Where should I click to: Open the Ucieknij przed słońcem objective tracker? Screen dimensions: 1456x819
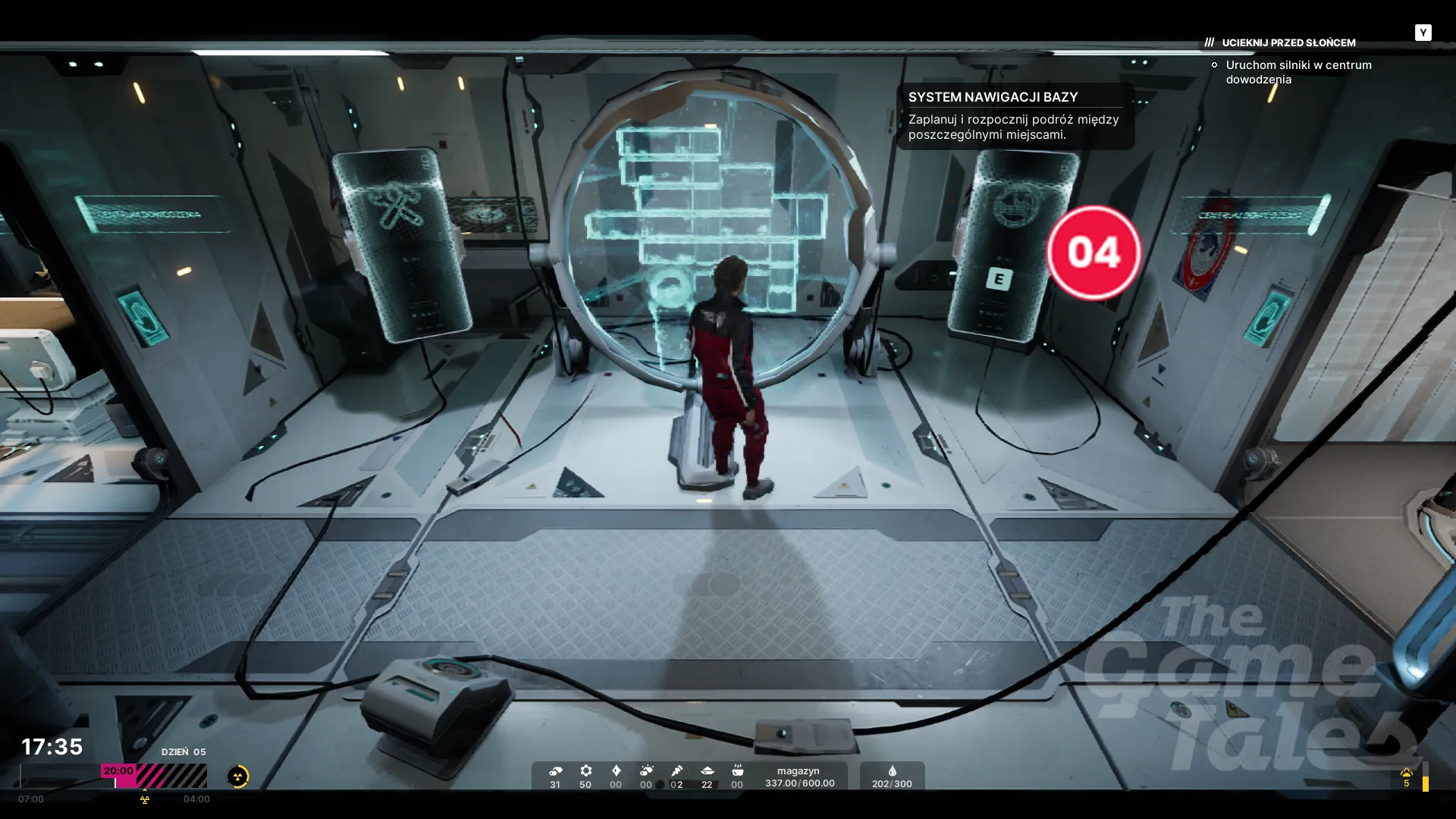click(1288, 42)
